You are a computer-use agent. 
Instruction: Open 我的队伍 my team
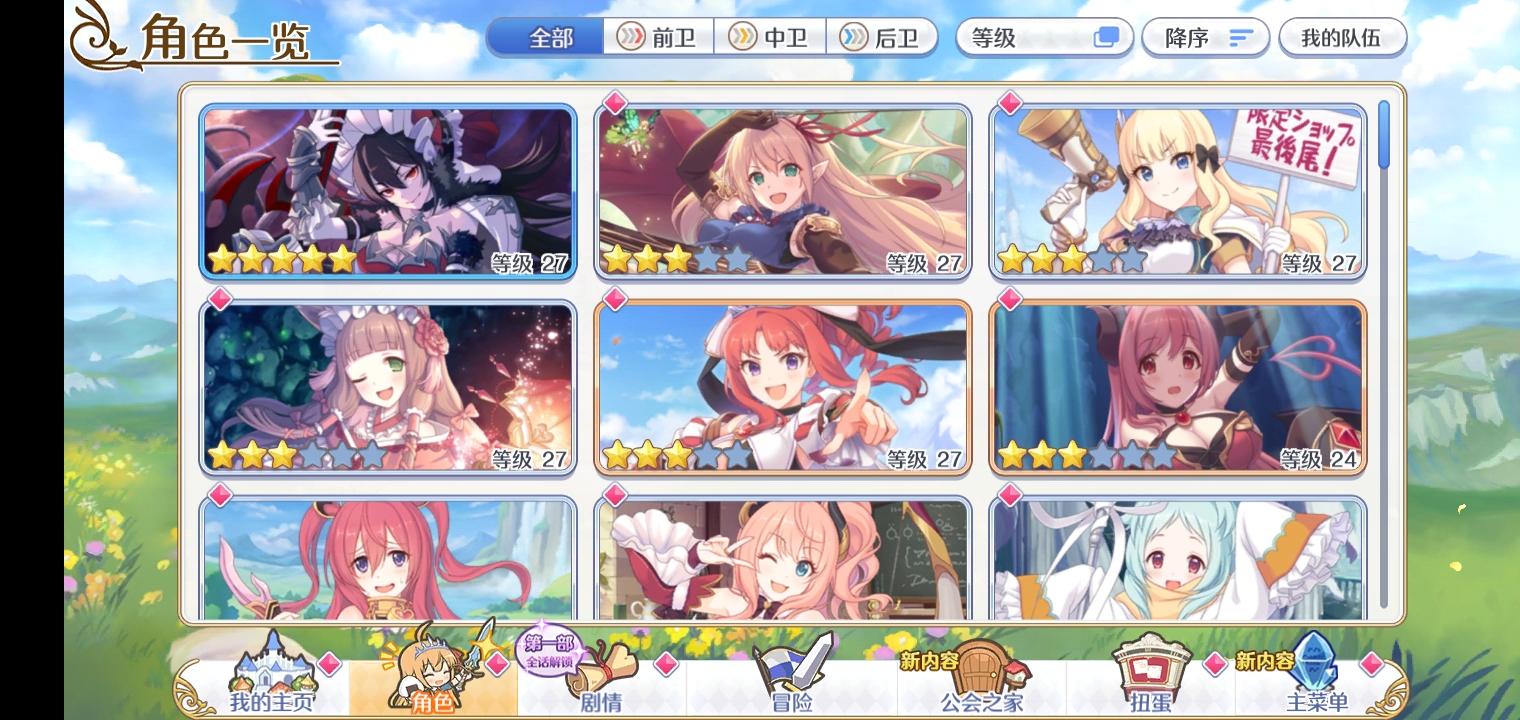(1345, 37)
